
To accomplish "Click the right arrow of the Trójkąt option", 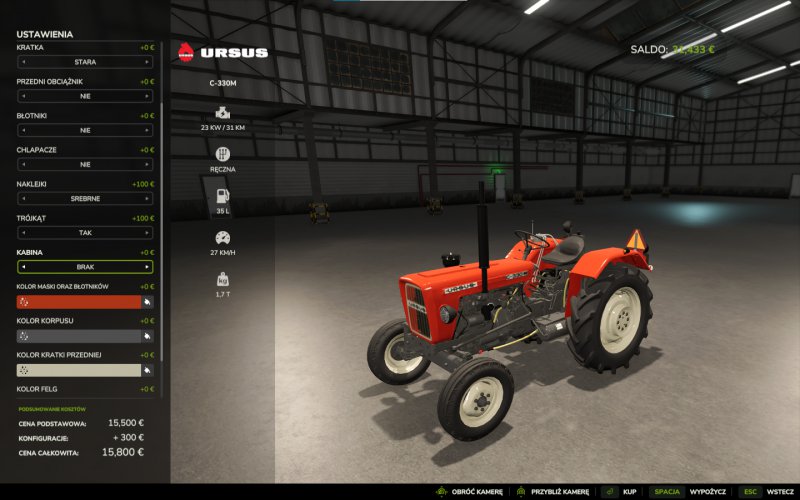I will click(x=147, y=232).
